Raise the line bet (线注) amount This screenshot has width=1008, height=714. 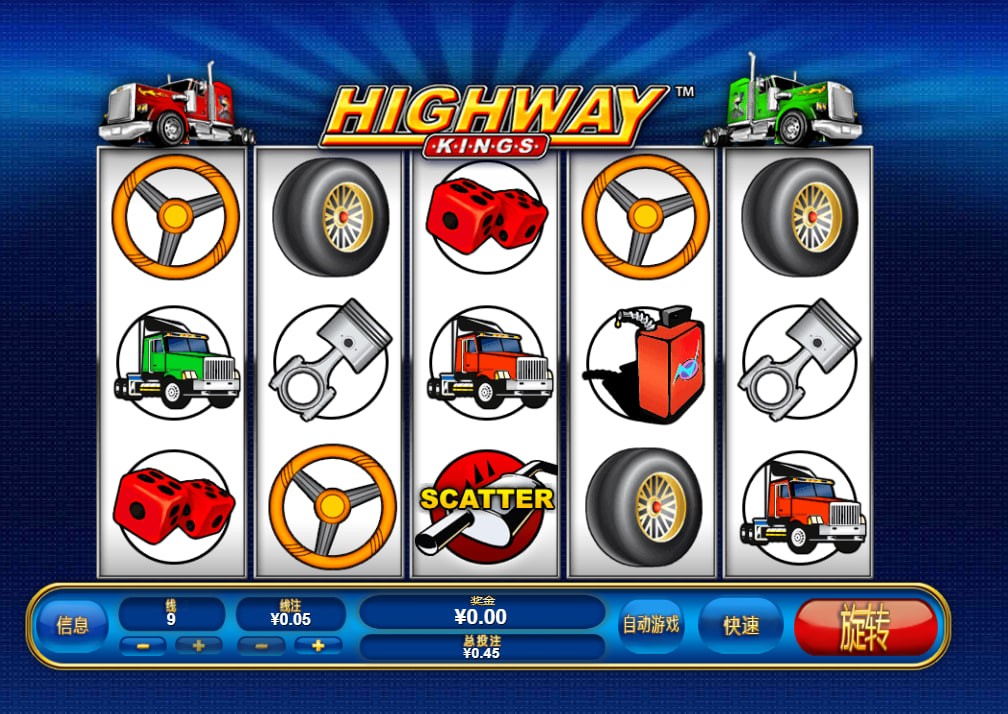318,646
